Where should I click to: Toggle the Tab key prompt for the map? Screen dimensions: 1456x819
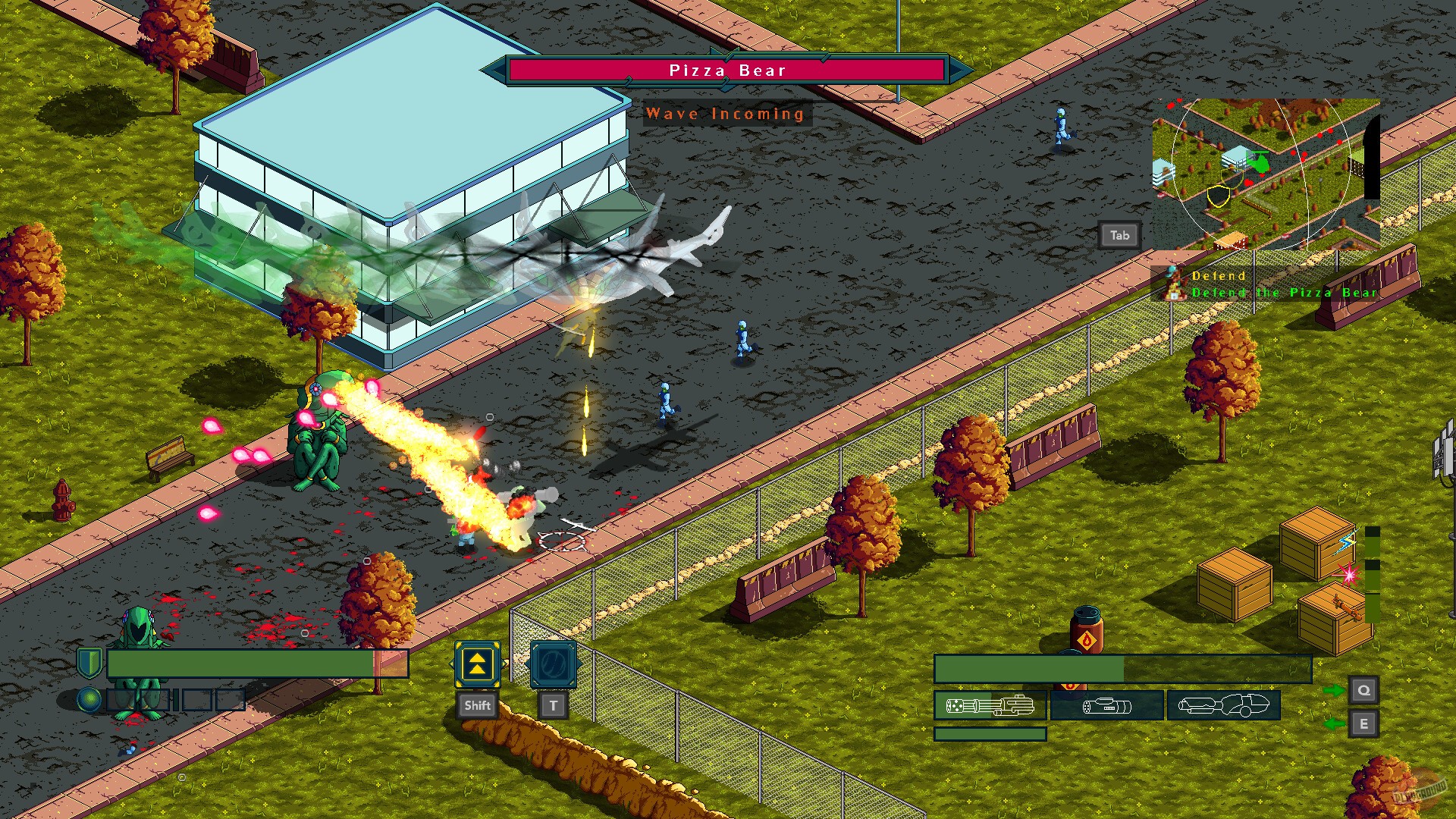coord(1119,236)
